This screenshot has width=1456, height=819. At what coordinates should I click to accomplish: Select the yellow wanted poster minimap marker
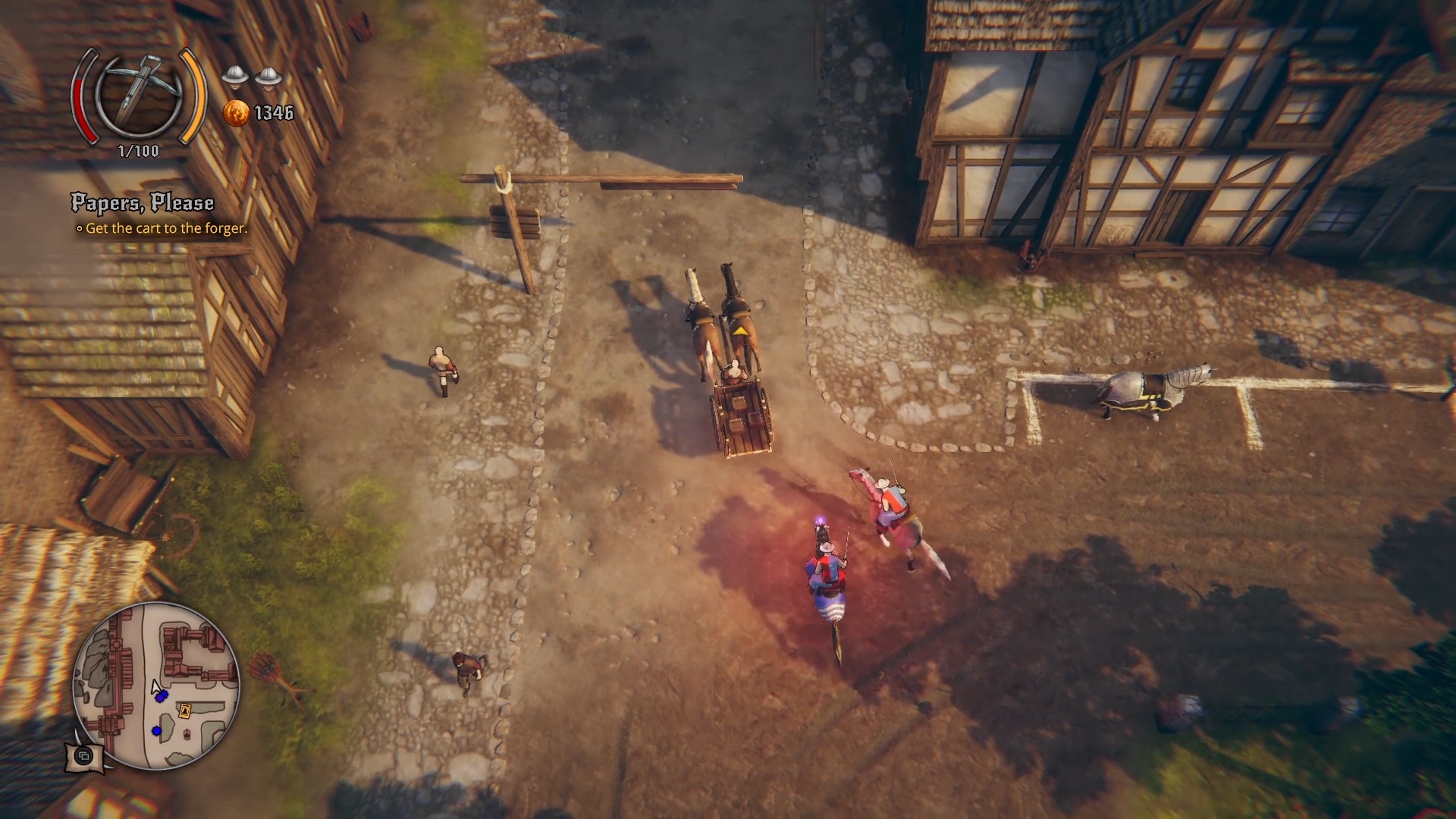(x=184, y=711)
